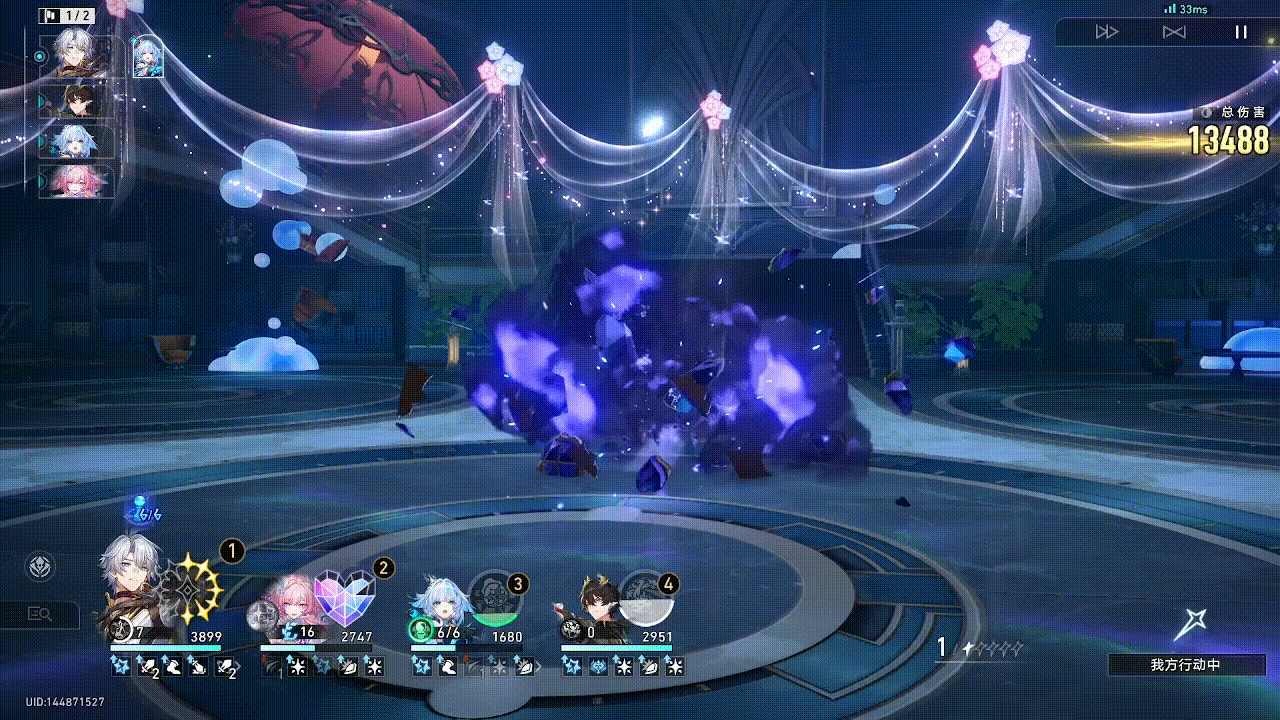The image size is (1280, 720).
Task: Toggle auto-battle mode
Action: (x=1174, y=32)
